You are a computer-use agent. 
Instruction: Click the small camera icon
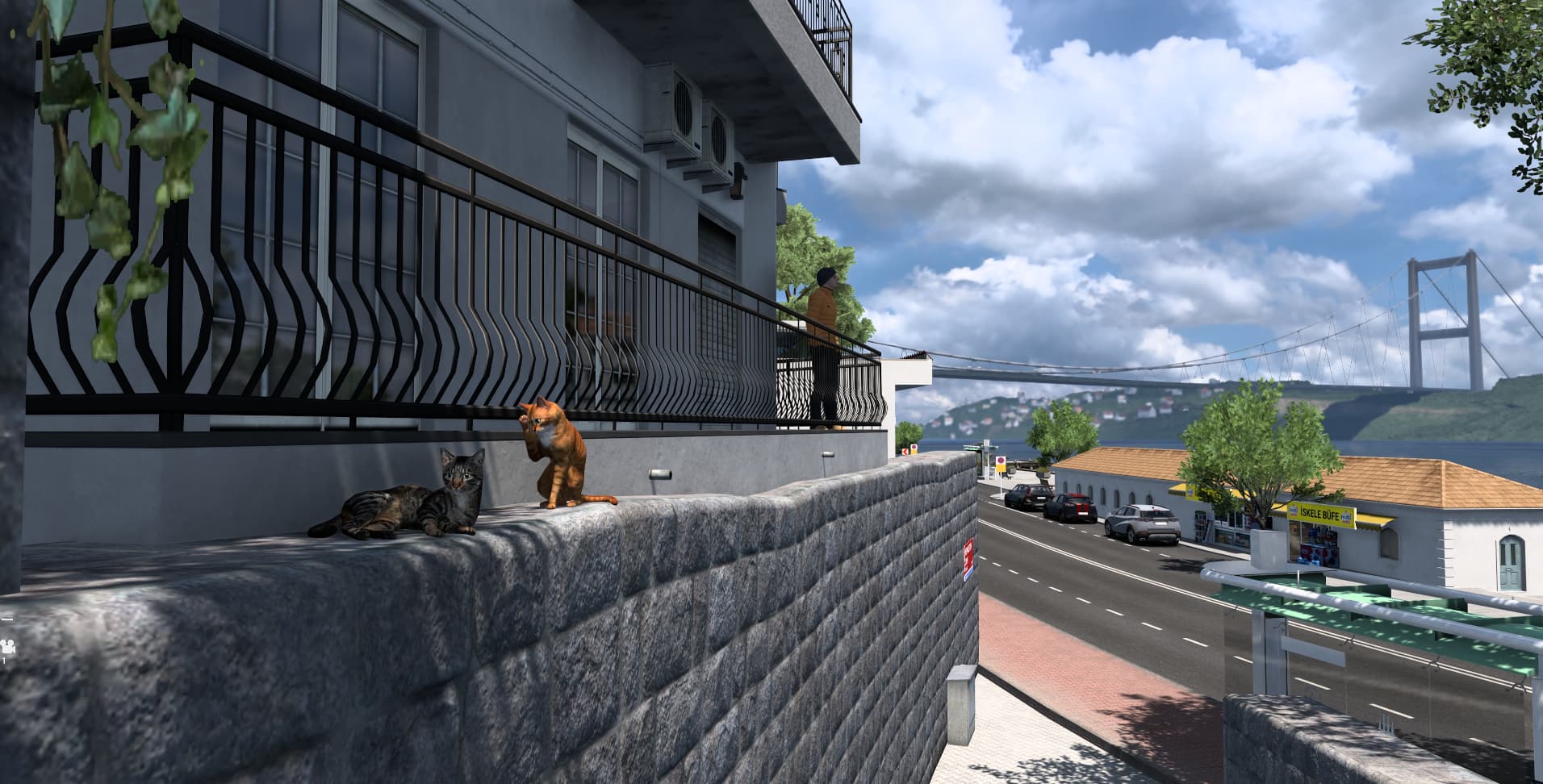6,645
